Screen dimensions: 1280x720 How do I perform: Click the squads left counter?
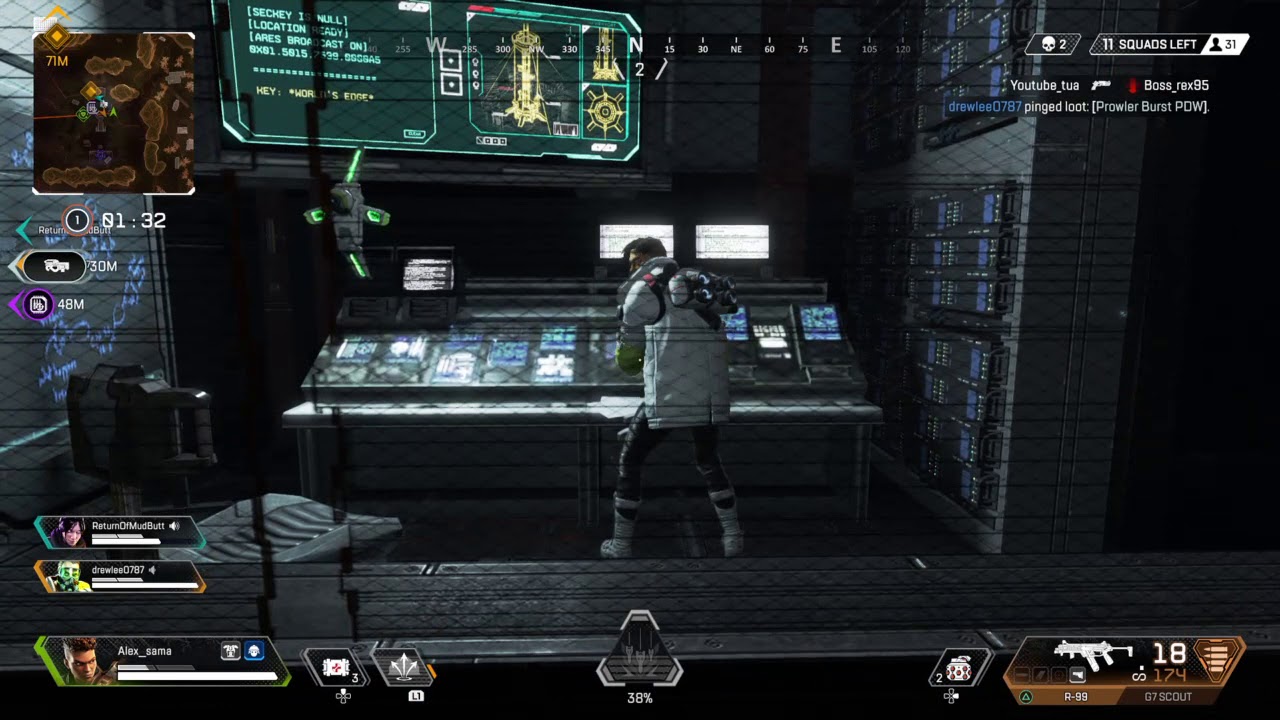pos(1148,45)
